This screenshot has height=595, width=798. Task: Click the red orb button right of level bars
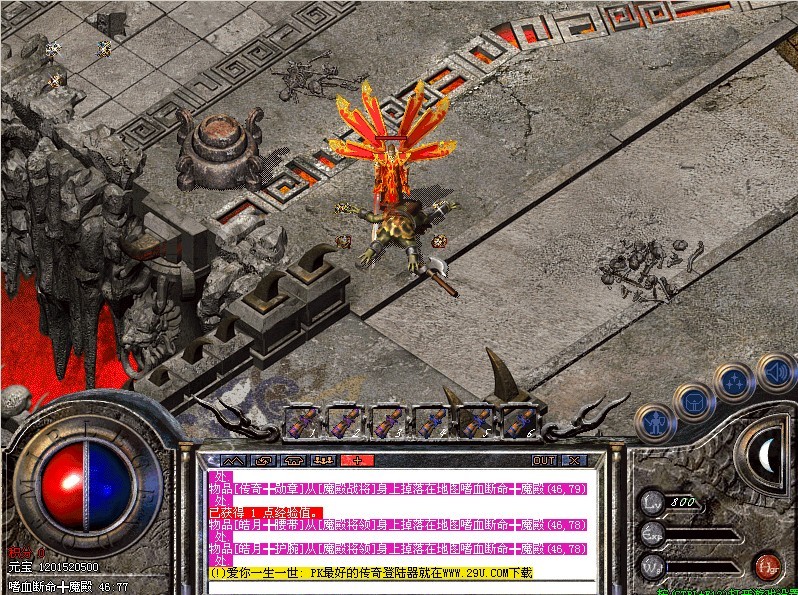coord(767,565)
